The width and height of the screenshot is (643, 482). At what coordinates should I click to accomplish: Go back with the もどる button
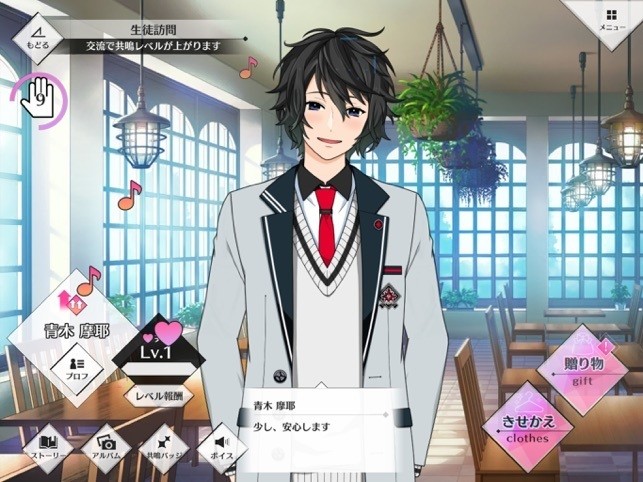pos(38,37)
